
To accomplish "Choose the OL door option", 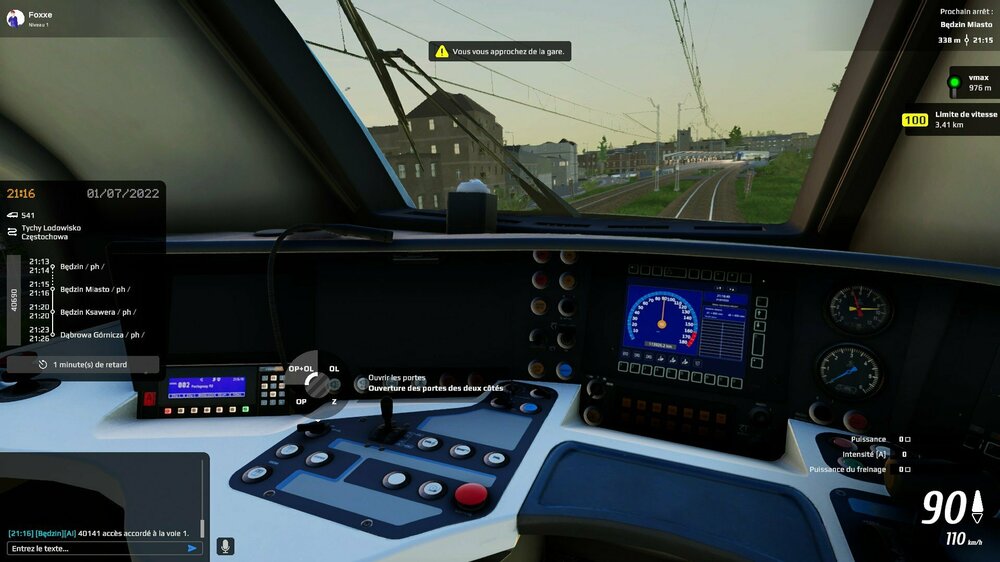I will [334, 369].
